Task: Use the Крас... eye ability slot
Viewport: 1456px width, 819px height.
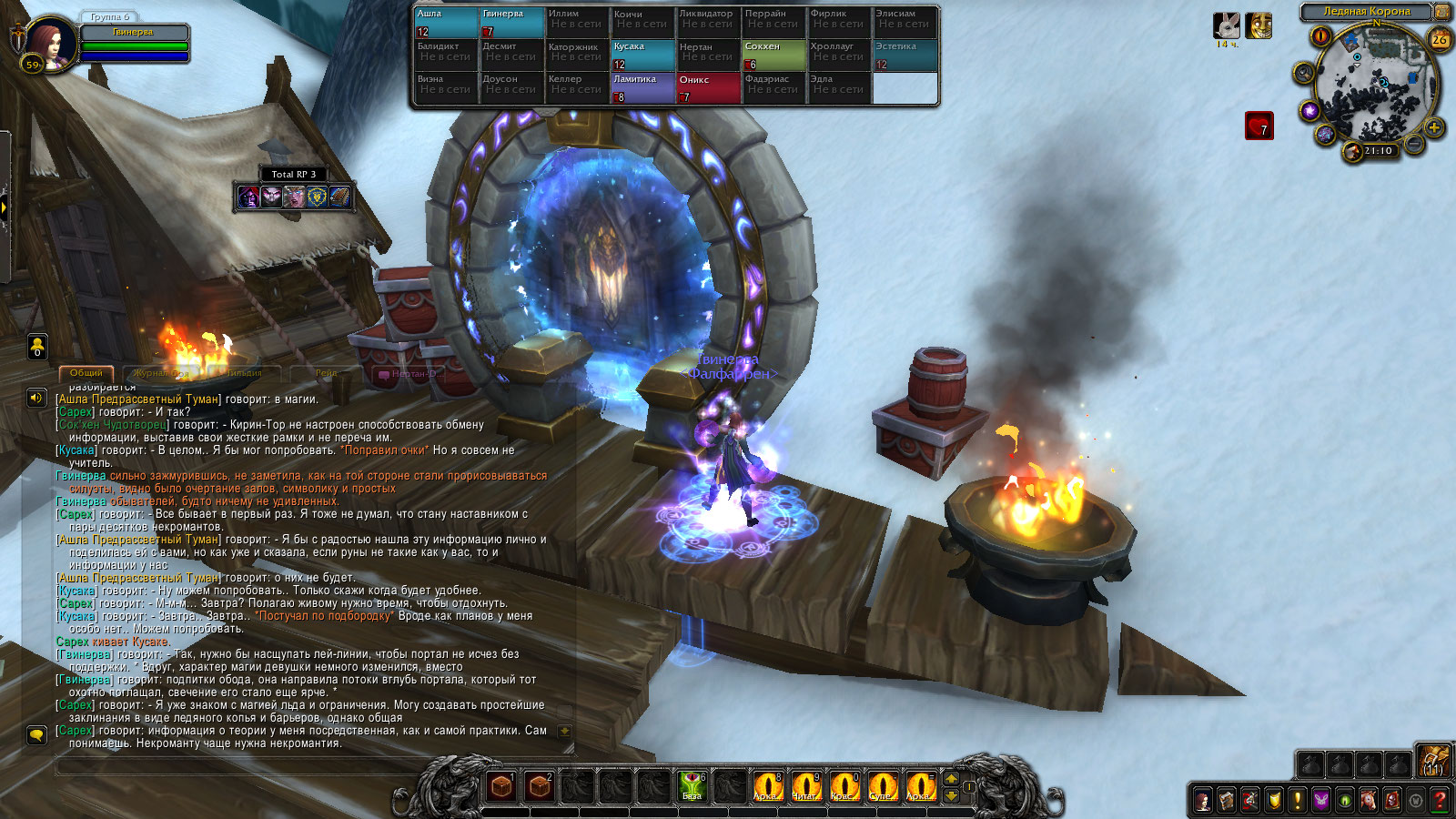Action: [844, 785]
